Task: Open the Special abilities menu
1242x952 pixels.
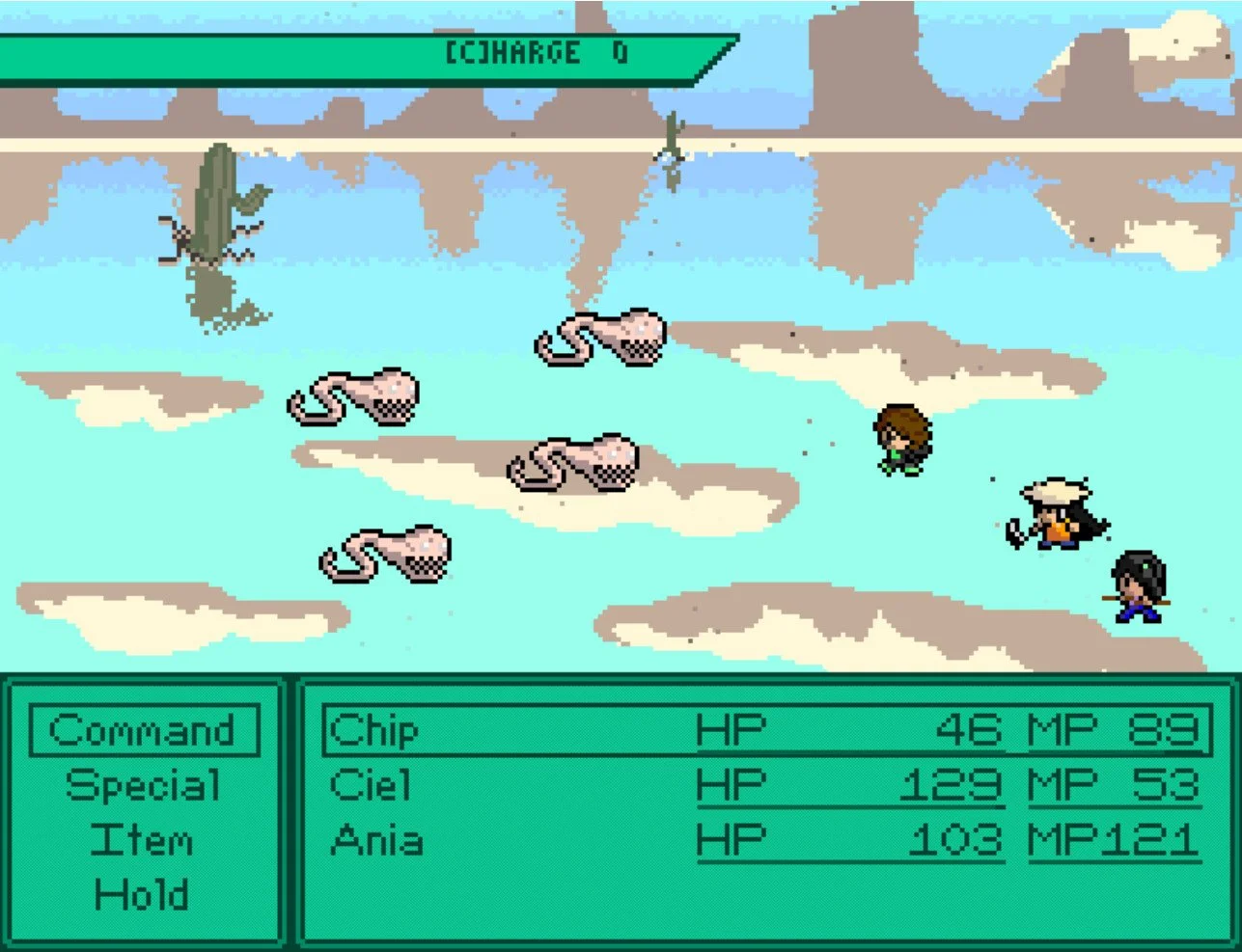Action: coord(143,785)
